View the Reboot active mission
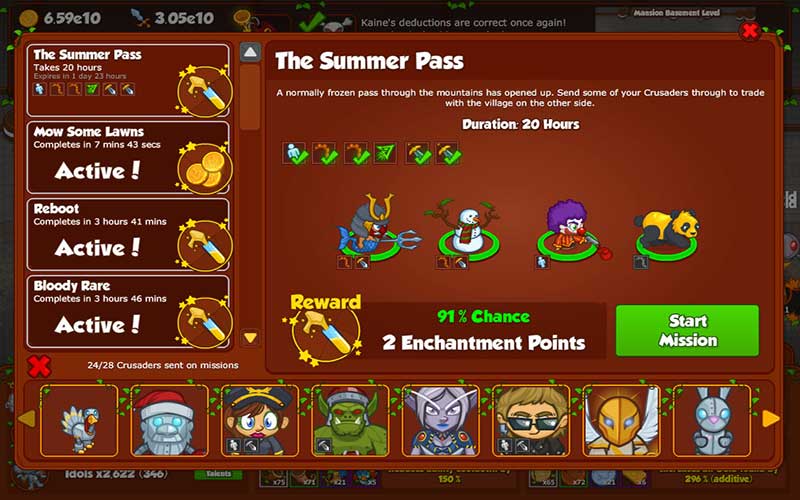Image resolution: width=800 pixels, height=500 pixels. (128, 234)
